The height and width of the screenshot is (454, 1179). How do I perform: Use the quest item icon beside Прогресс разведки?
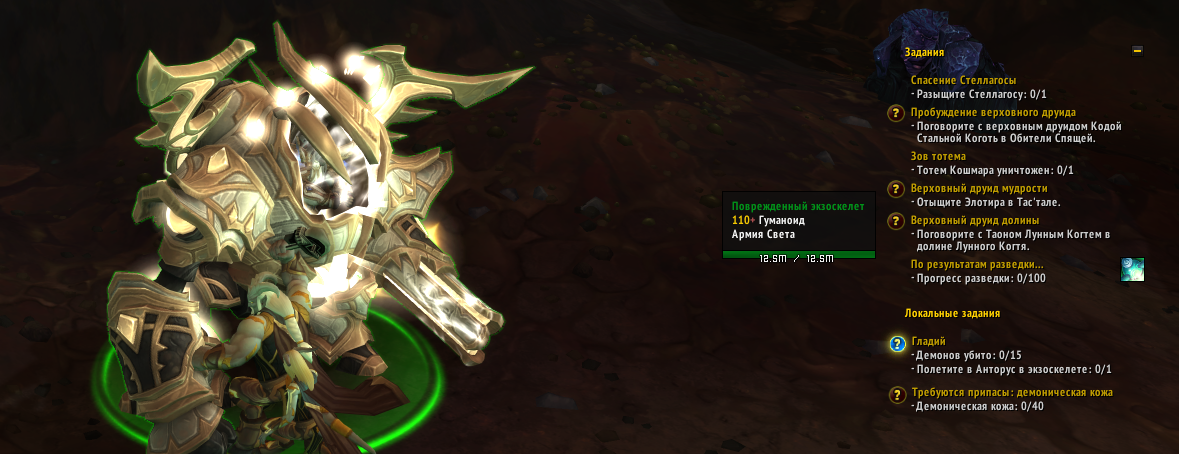click(1132, 269)
